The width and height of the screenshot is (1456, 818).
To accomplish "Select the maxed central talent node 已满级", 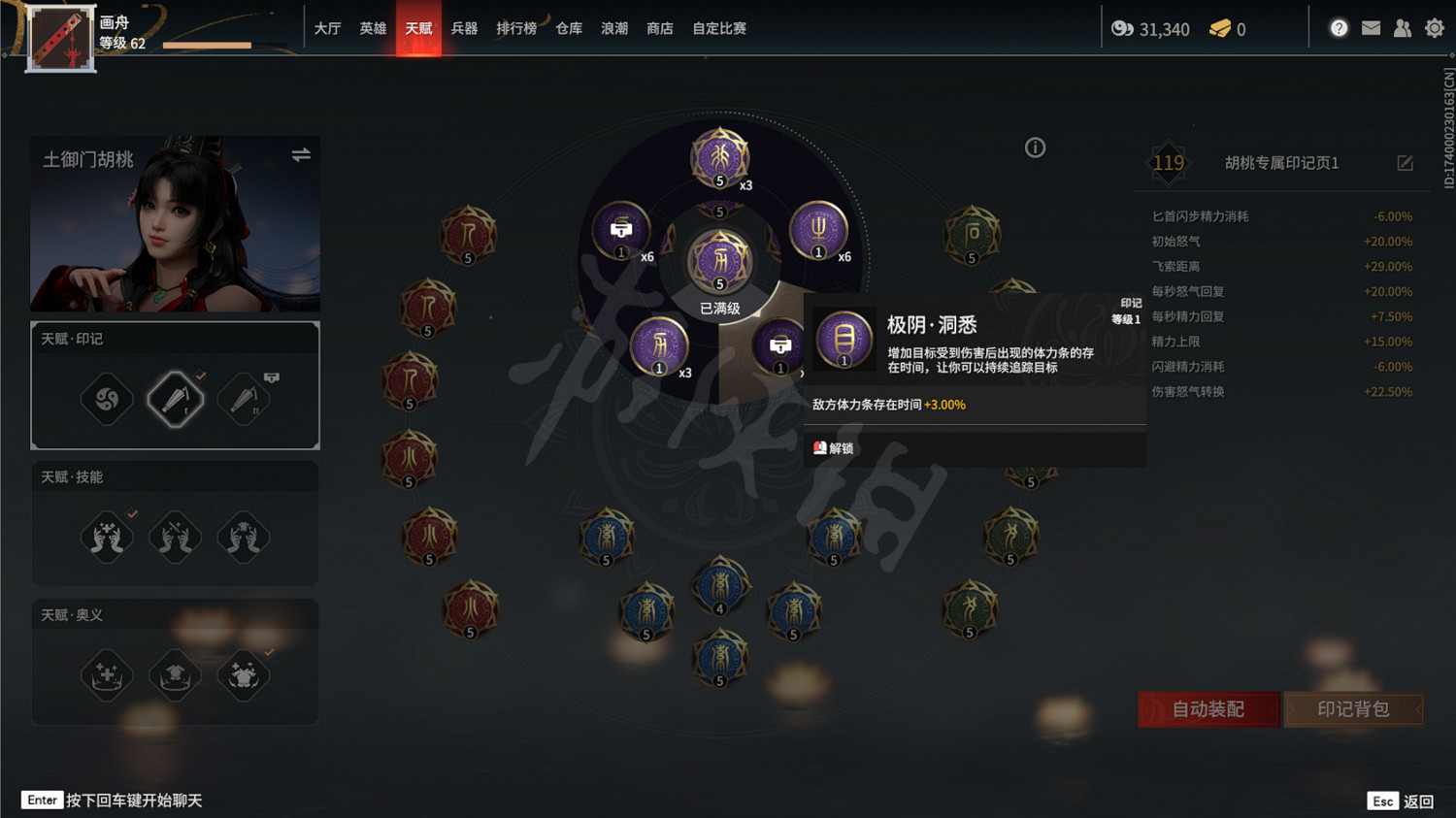I will [719, 260].
